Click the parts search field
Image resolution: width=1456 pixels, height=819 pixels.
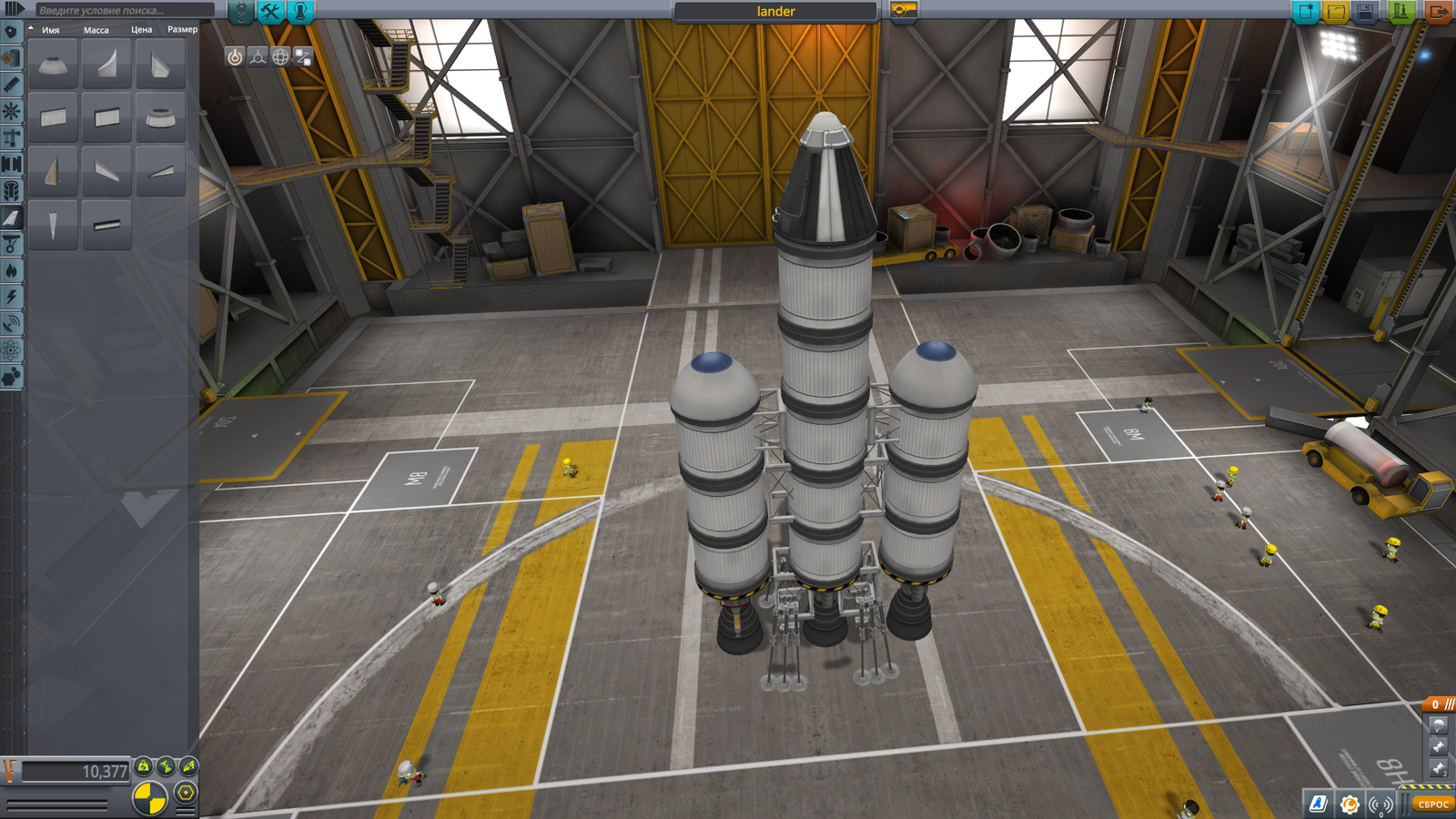[123, 10]
